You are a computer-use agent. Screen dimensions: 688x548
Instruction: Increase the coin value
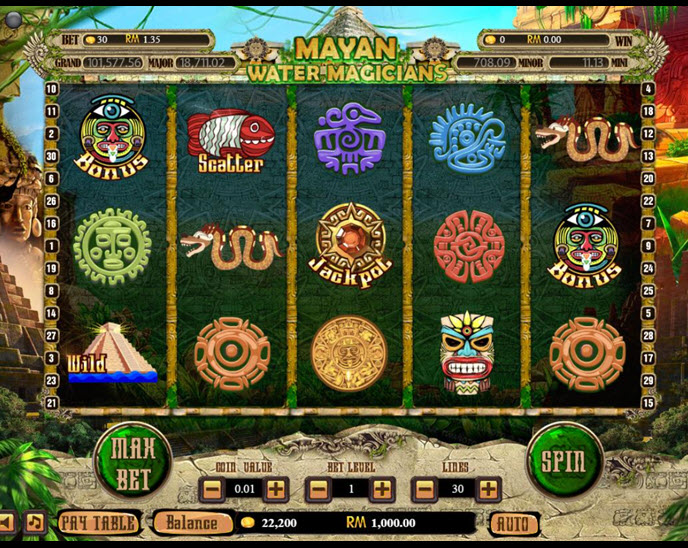pyautogui.click(x=276, y=490)
